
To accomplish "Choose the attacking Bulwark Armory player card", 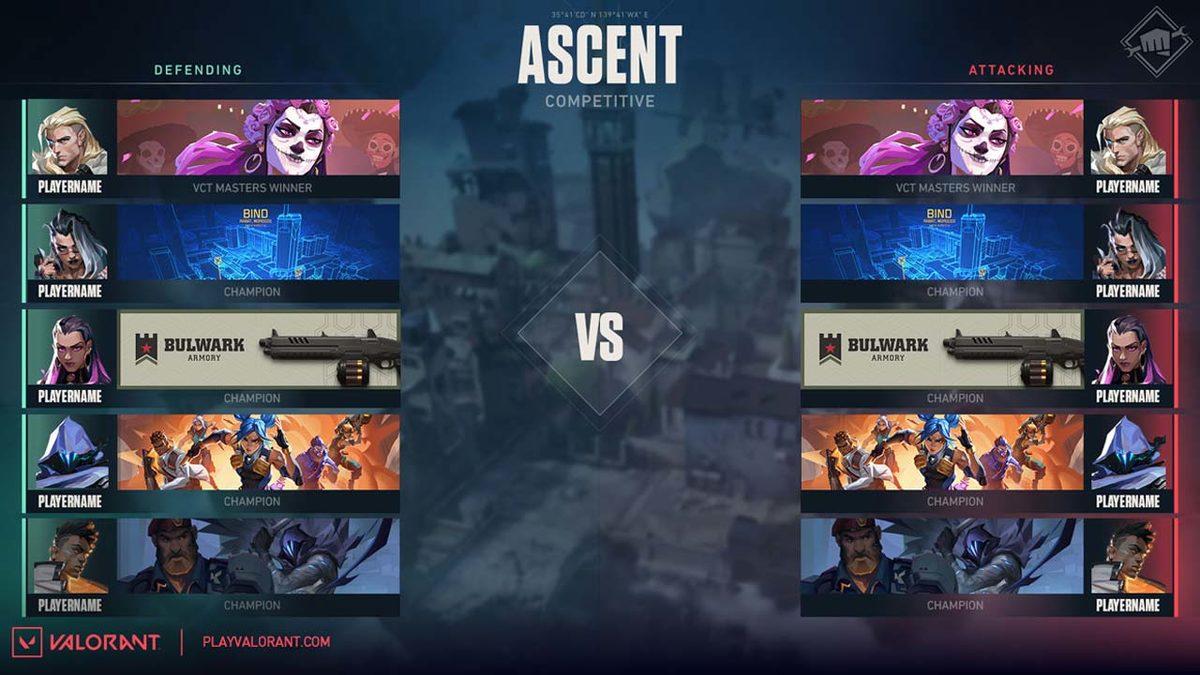I will pyautogui.click(x=942, y=349).
